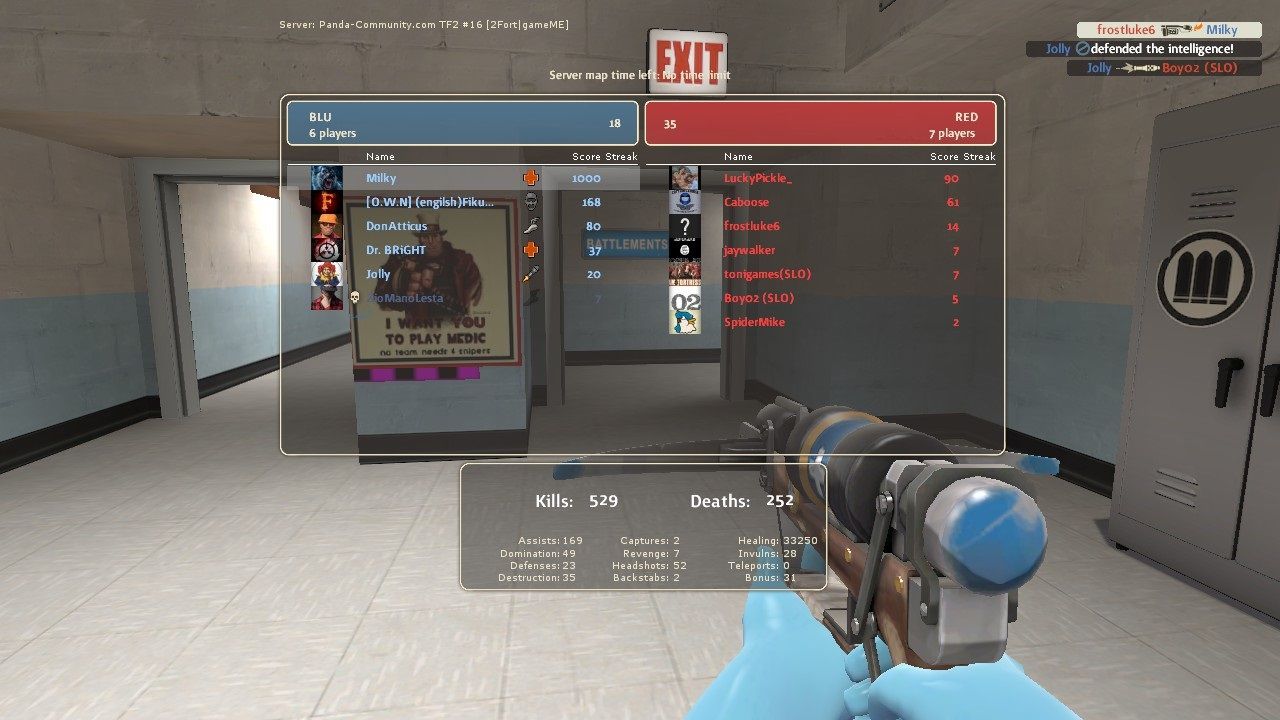Screen dimensions: 1280x720
Task: Click Boy02's 02 avatar image
Action: tap(684, 298)
